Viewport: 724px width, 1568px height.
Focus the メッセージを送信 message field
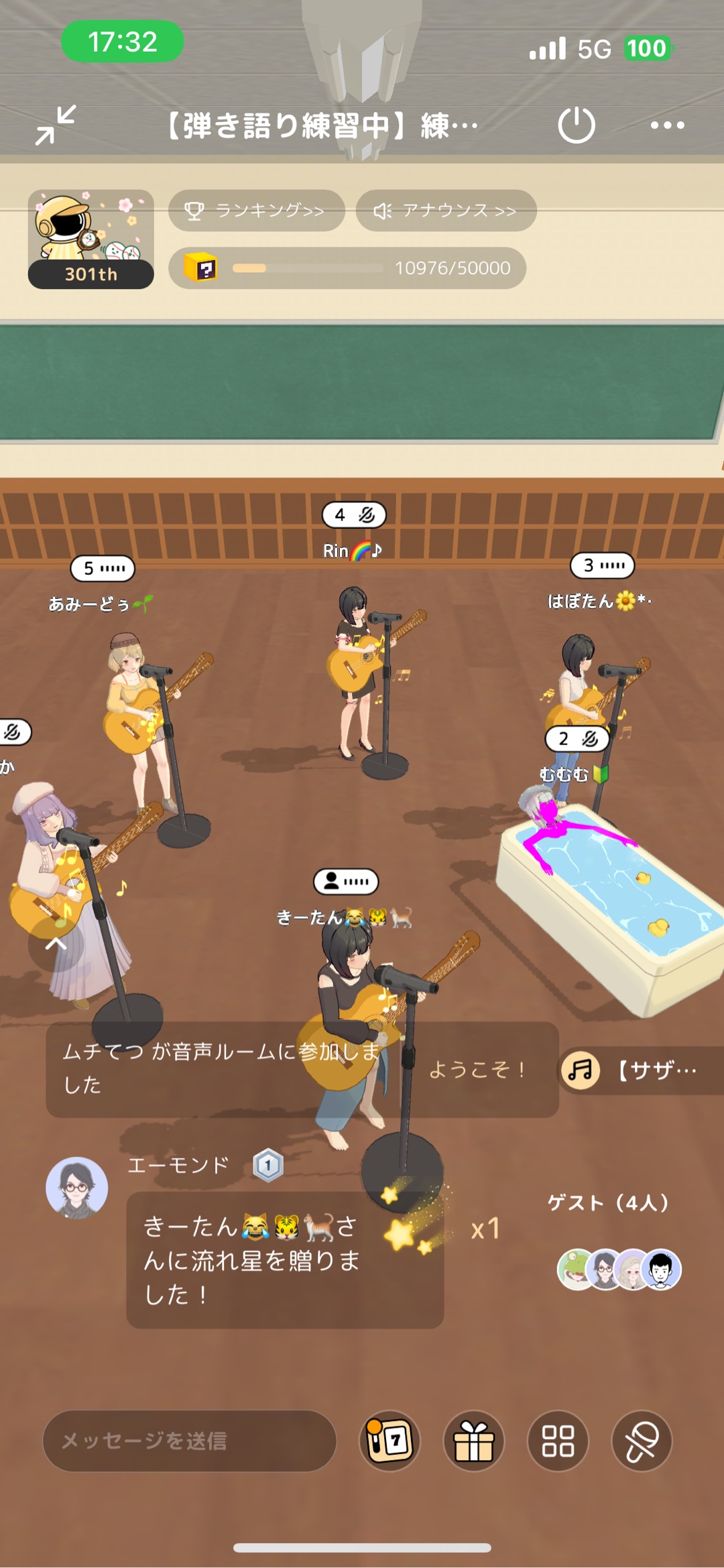[190, 1441]
